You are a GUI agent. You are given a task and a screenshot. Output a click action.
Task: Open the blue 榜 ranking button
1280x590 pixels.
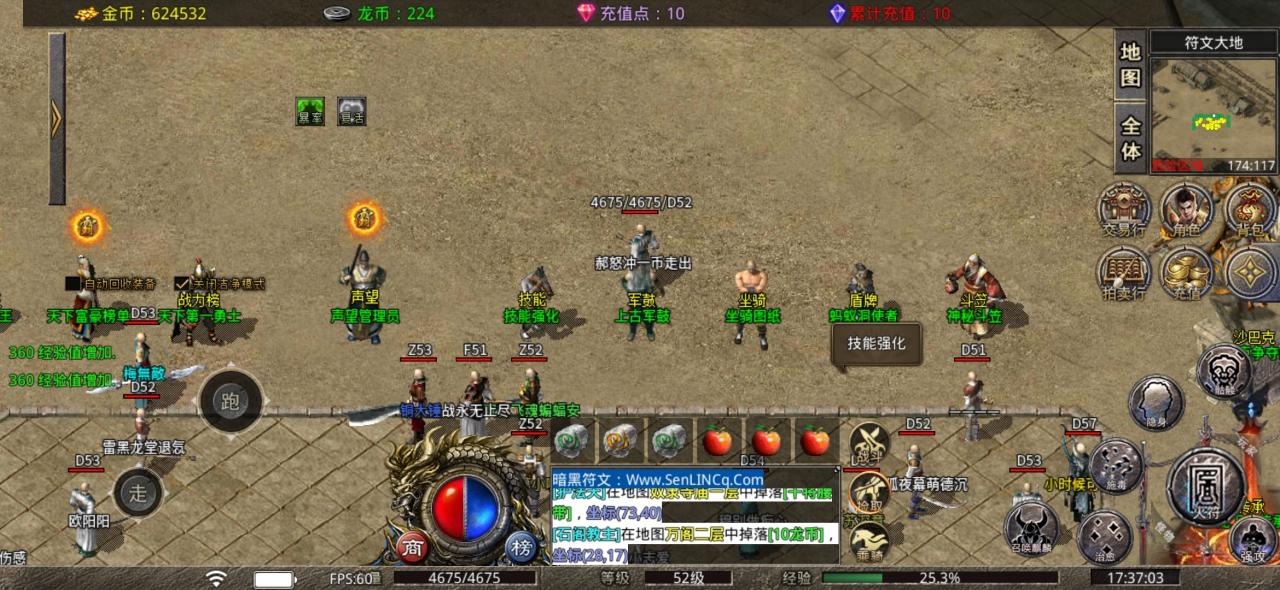pyautogui.click(x=520, y=547)
